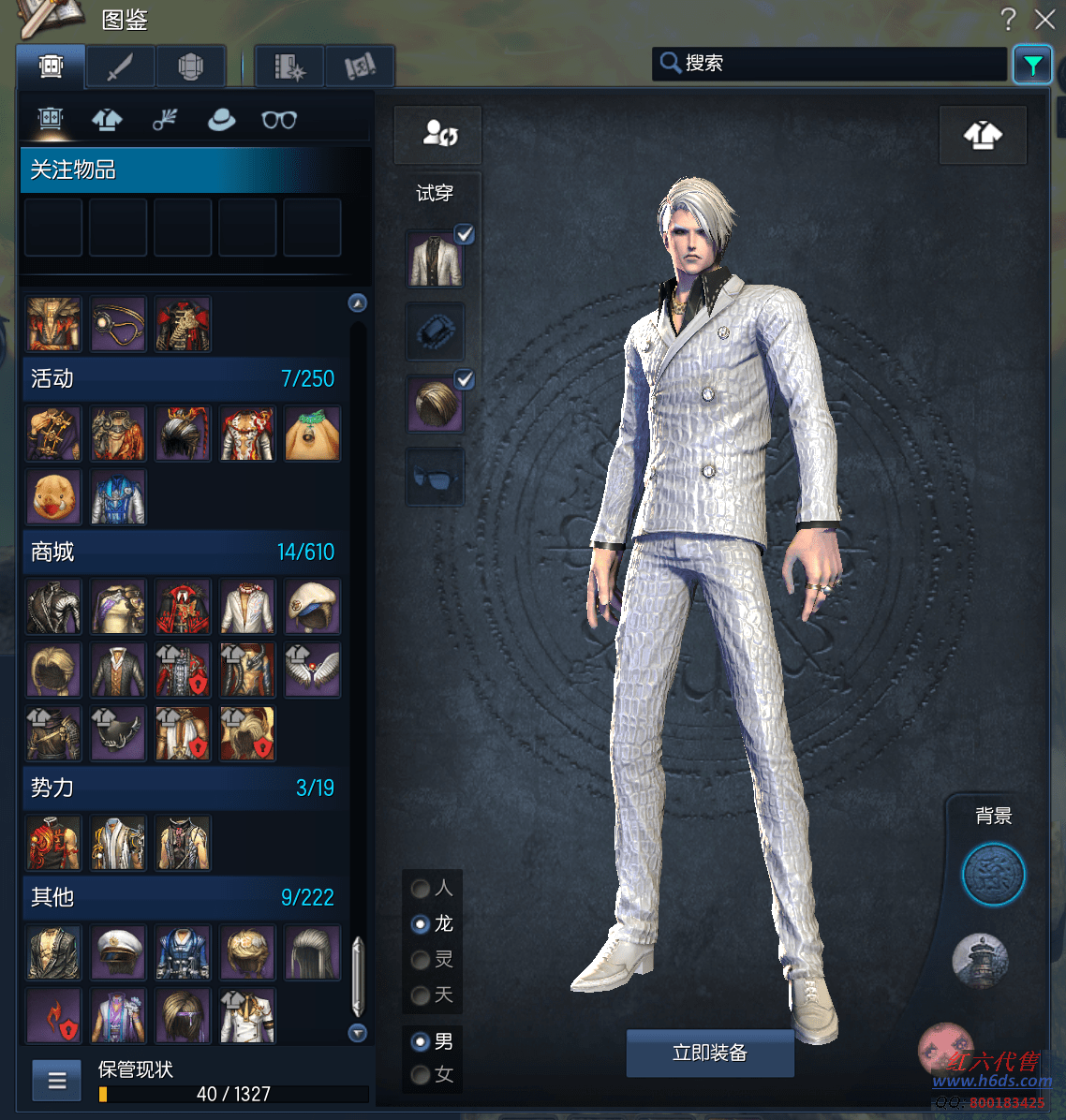
Task: Select the hat category tab
Action: 221,120
